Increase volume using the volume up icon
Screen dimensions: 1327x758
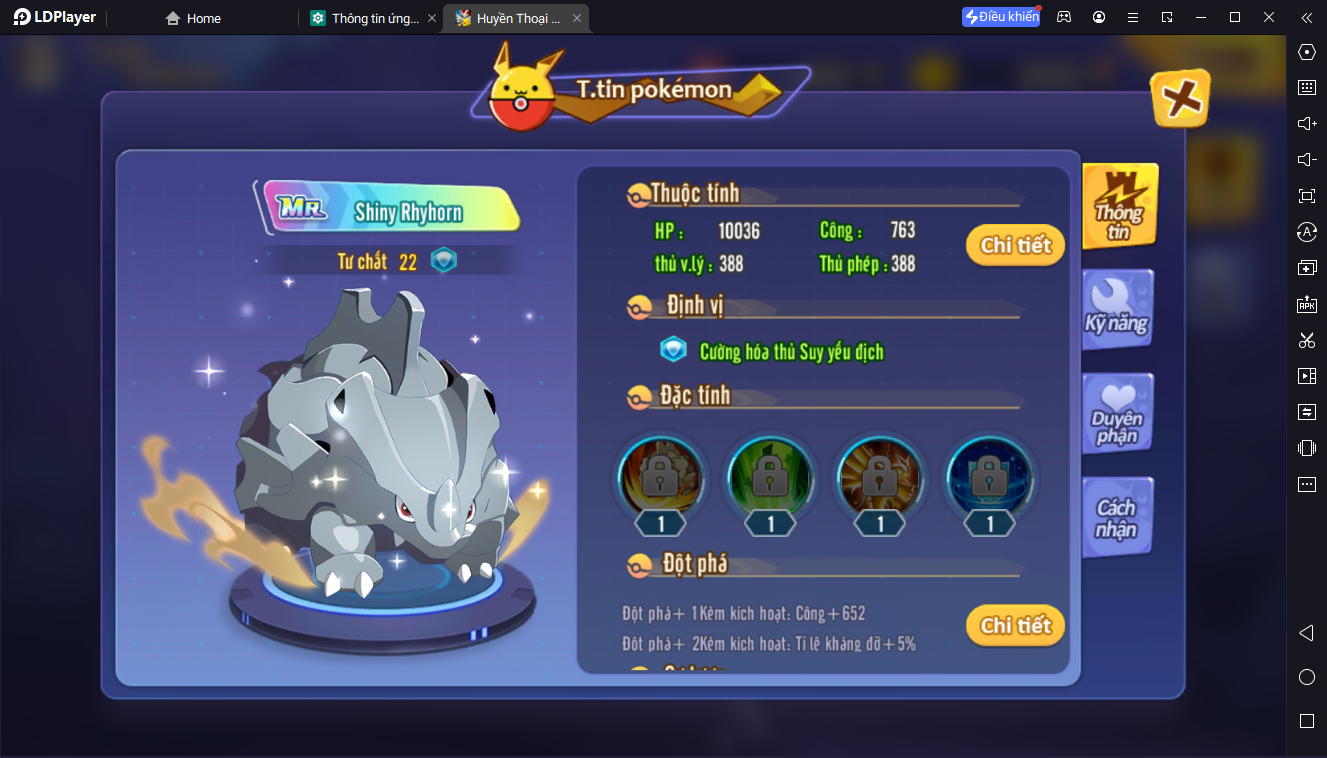(x=1306, y=124)
